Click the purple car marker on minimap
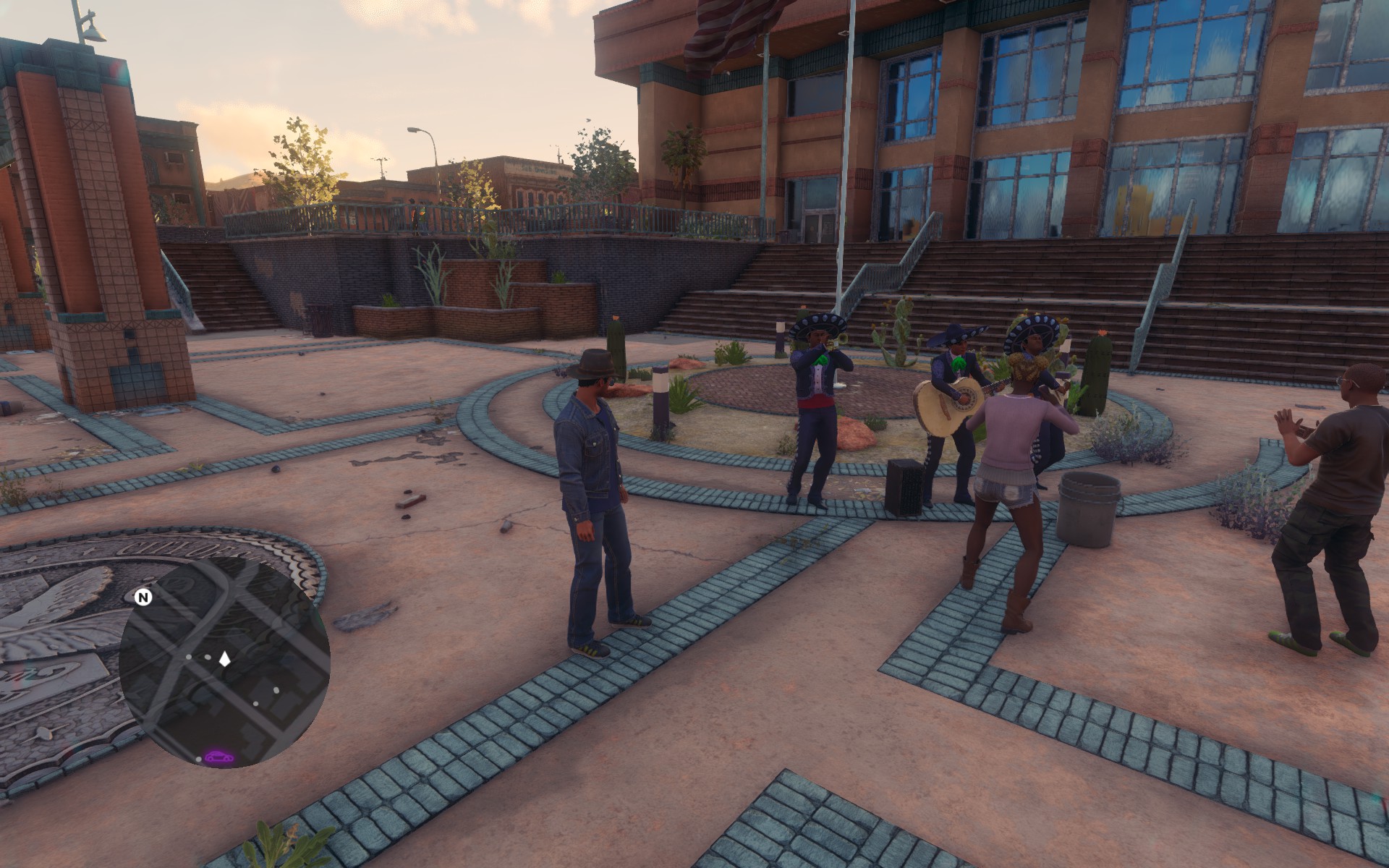 click(218, 757)
